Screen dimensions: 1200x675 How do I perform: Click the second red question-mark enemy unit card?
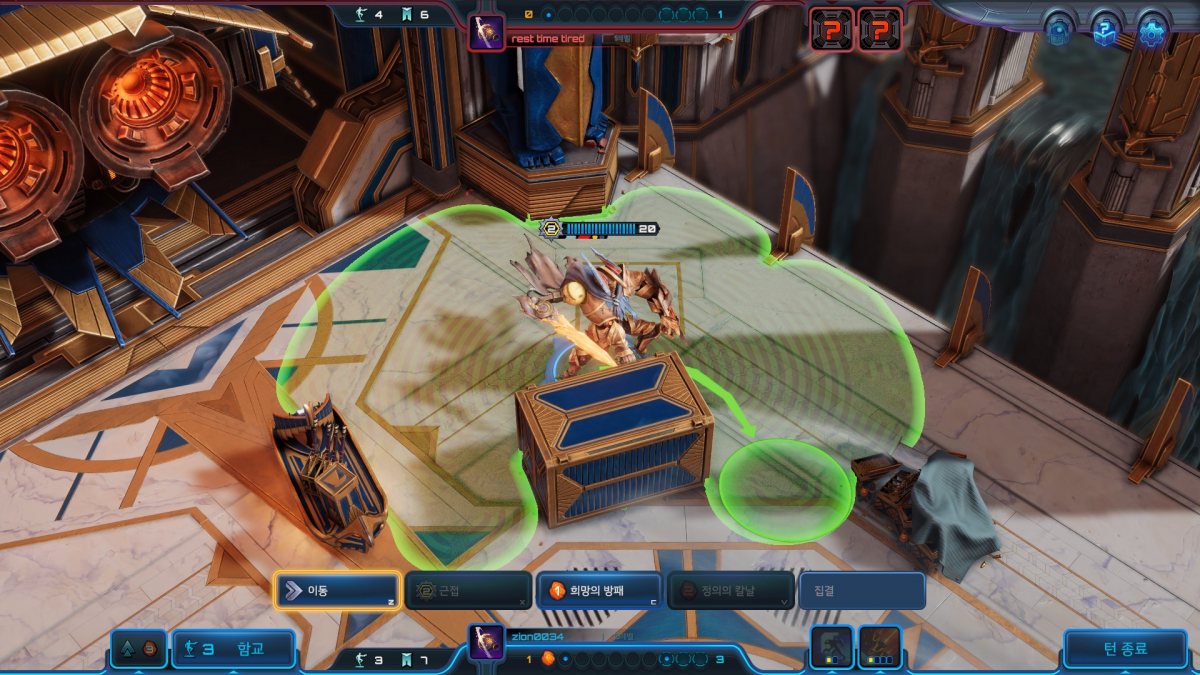[x=880, y=29]
